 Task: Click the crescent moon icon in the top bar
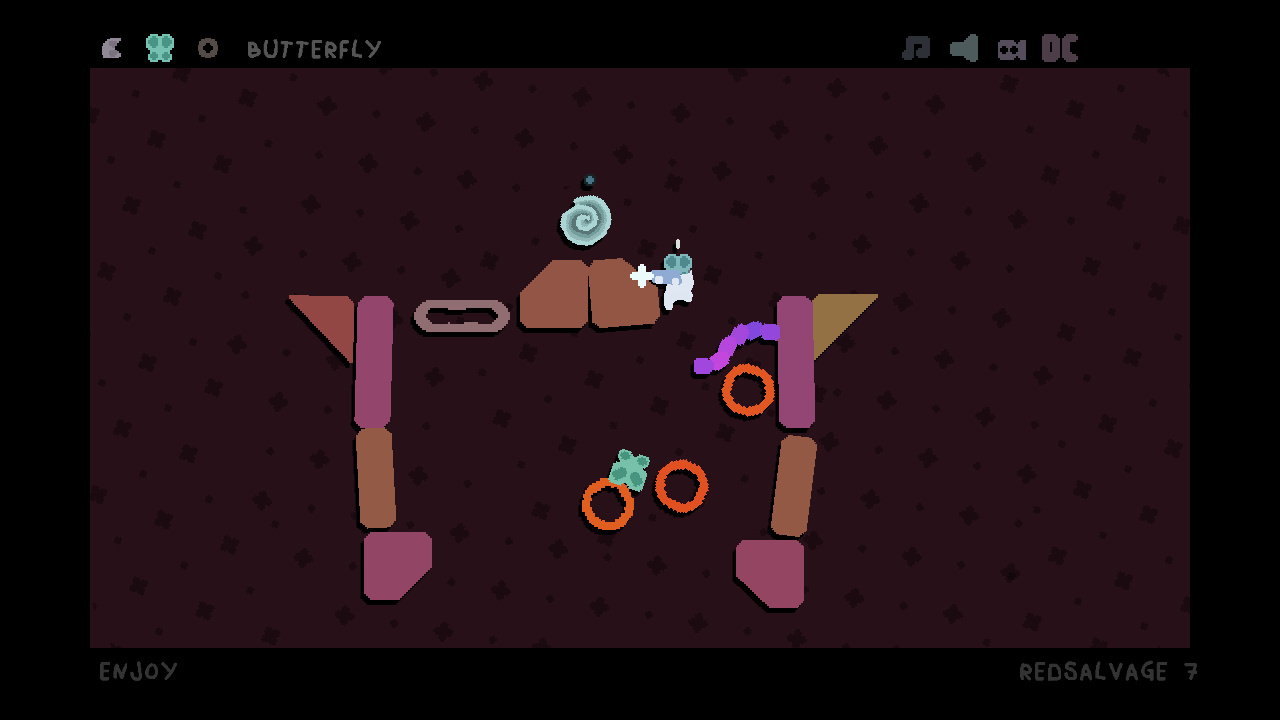[111, 47]
